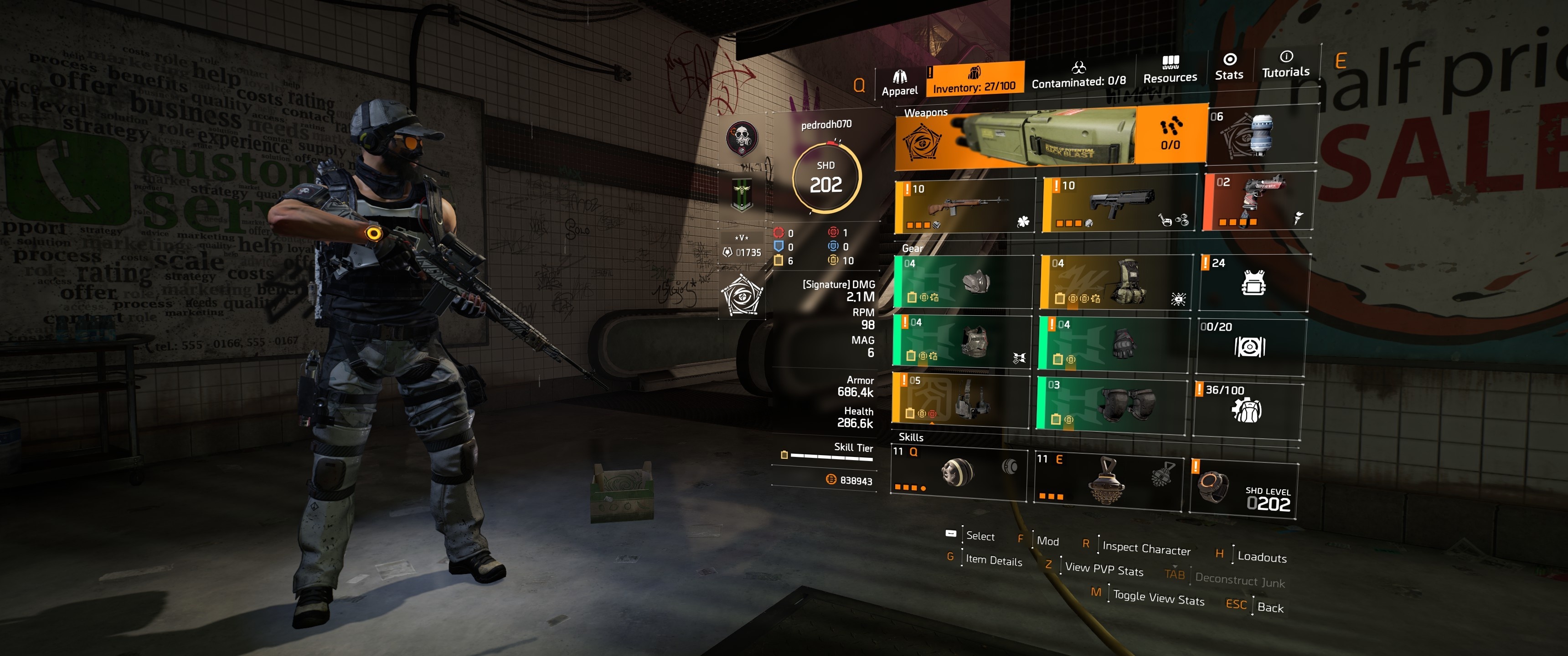
Task: Switch to the Inventory tab
Action: pos(974,80)
